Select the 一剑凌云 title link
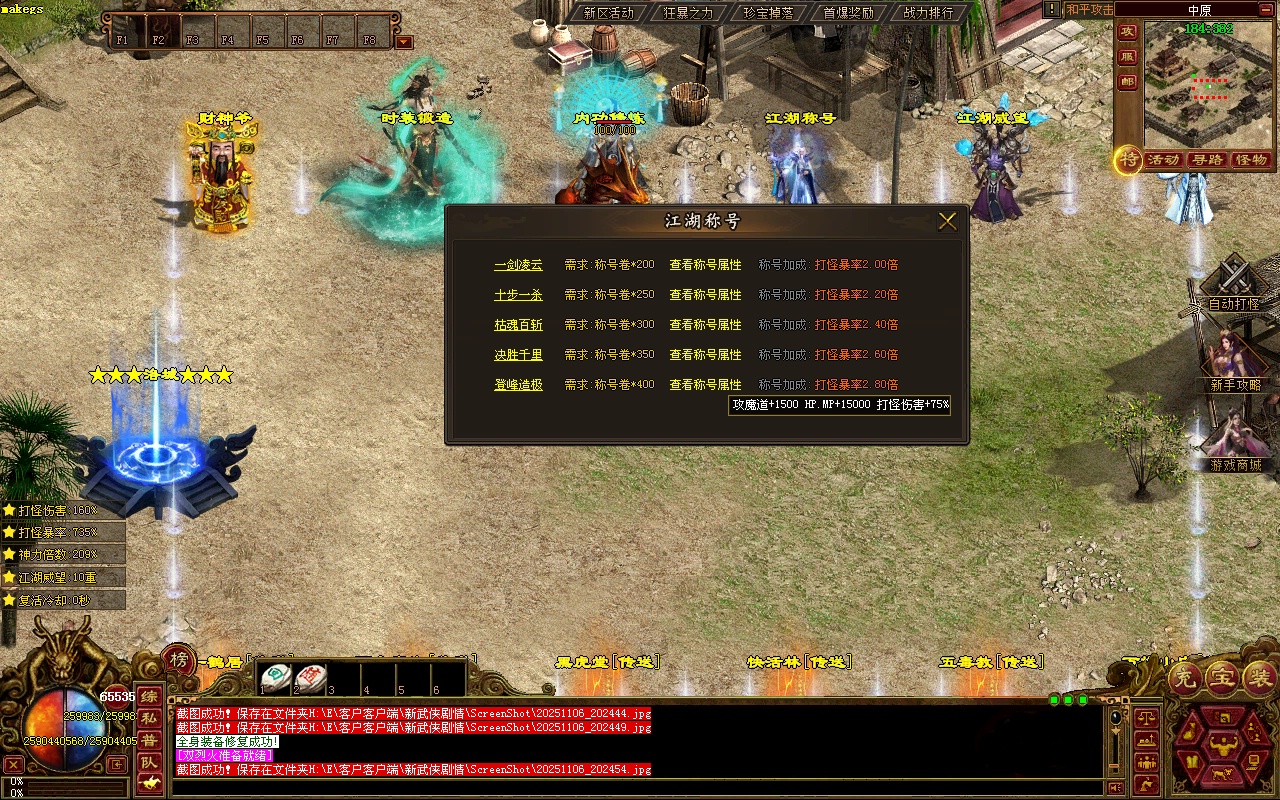The width and height of the screenshot is (1280, 800). click(x=518, y=265)
